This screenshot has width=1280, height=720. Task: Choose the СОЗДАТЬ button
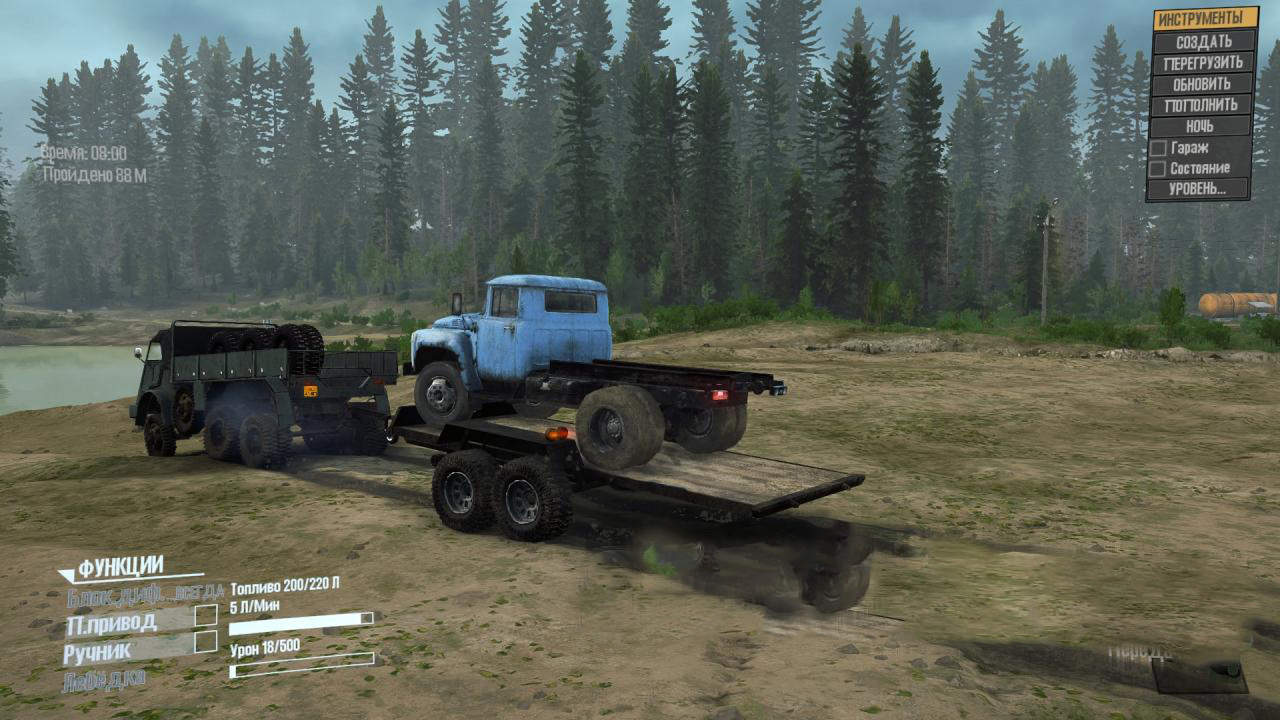coord(1204,41)
